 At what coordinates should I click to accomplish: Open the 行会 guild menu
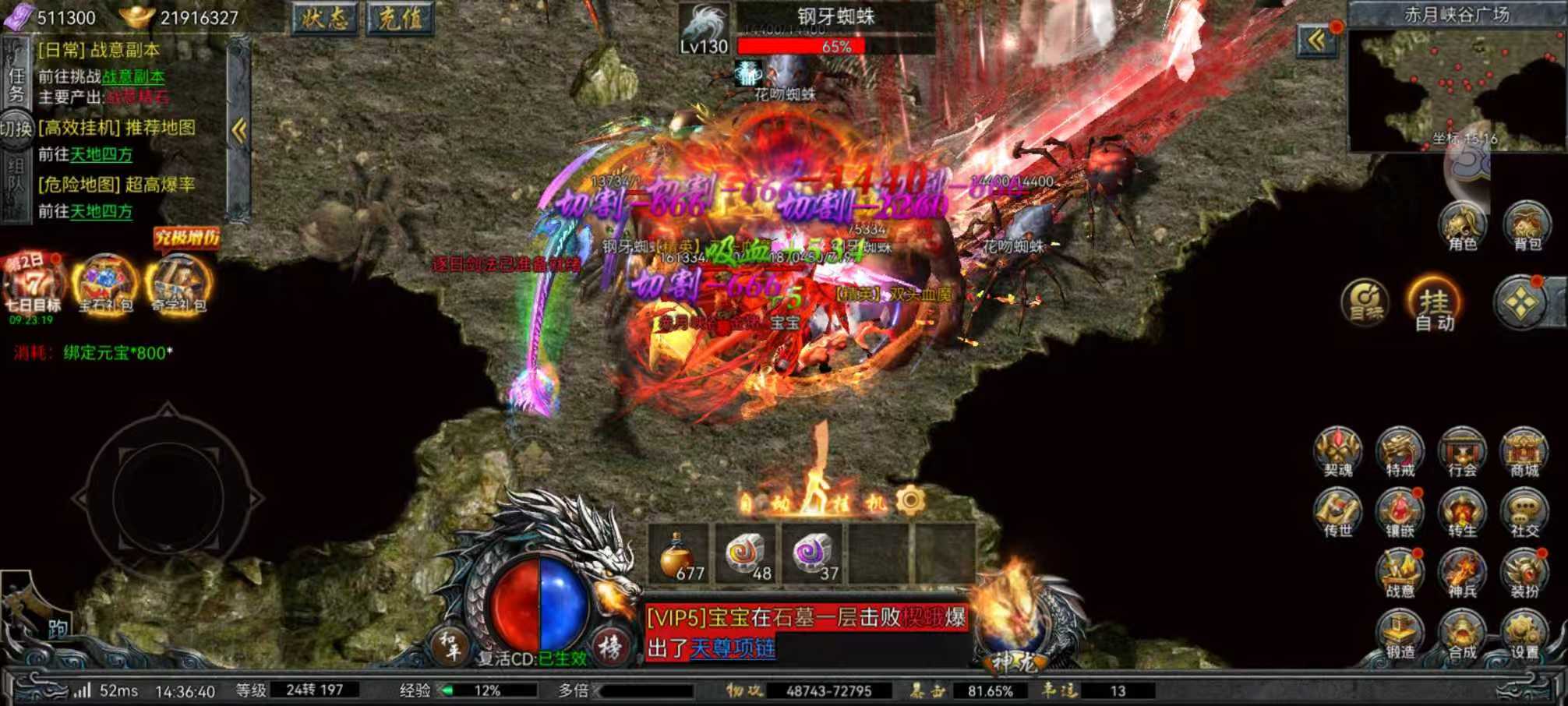click(1462, 452)
